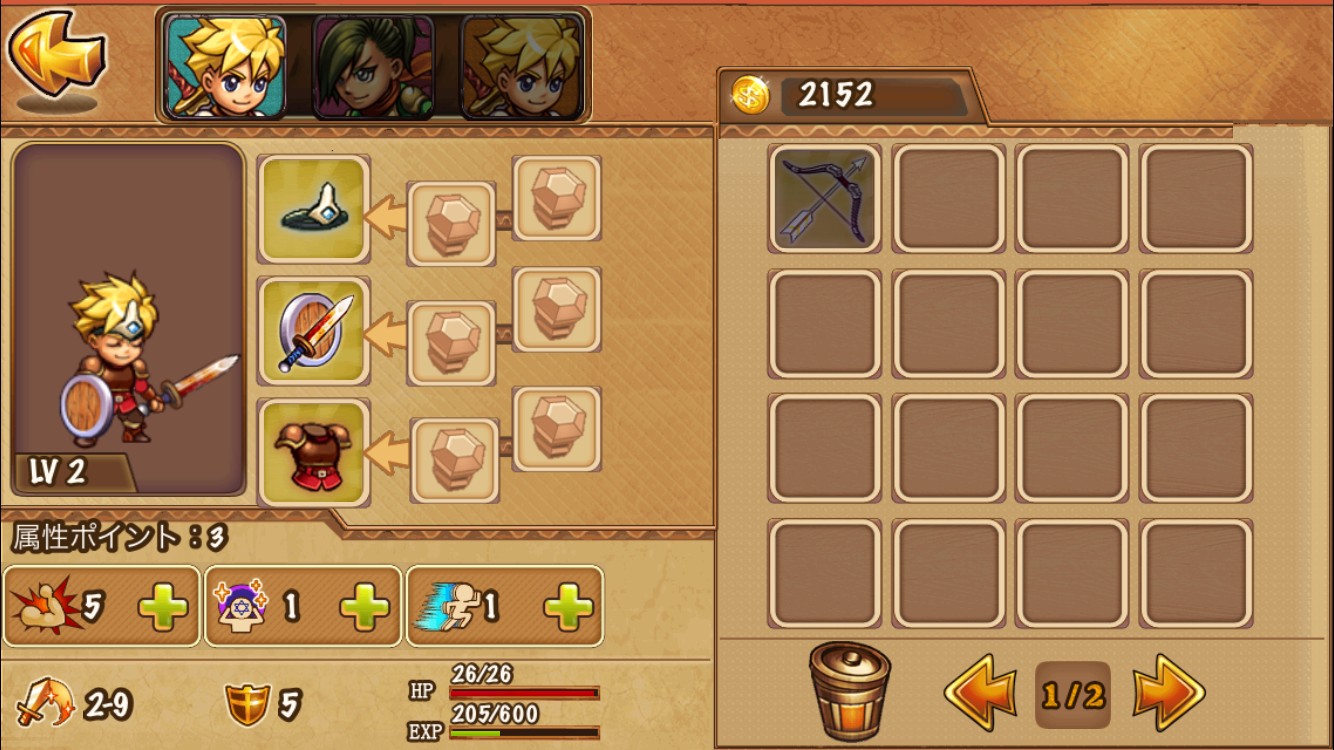Go to the previous inventory page
The width and height of the screenshot is (1334, 750).
coord(980,692)
